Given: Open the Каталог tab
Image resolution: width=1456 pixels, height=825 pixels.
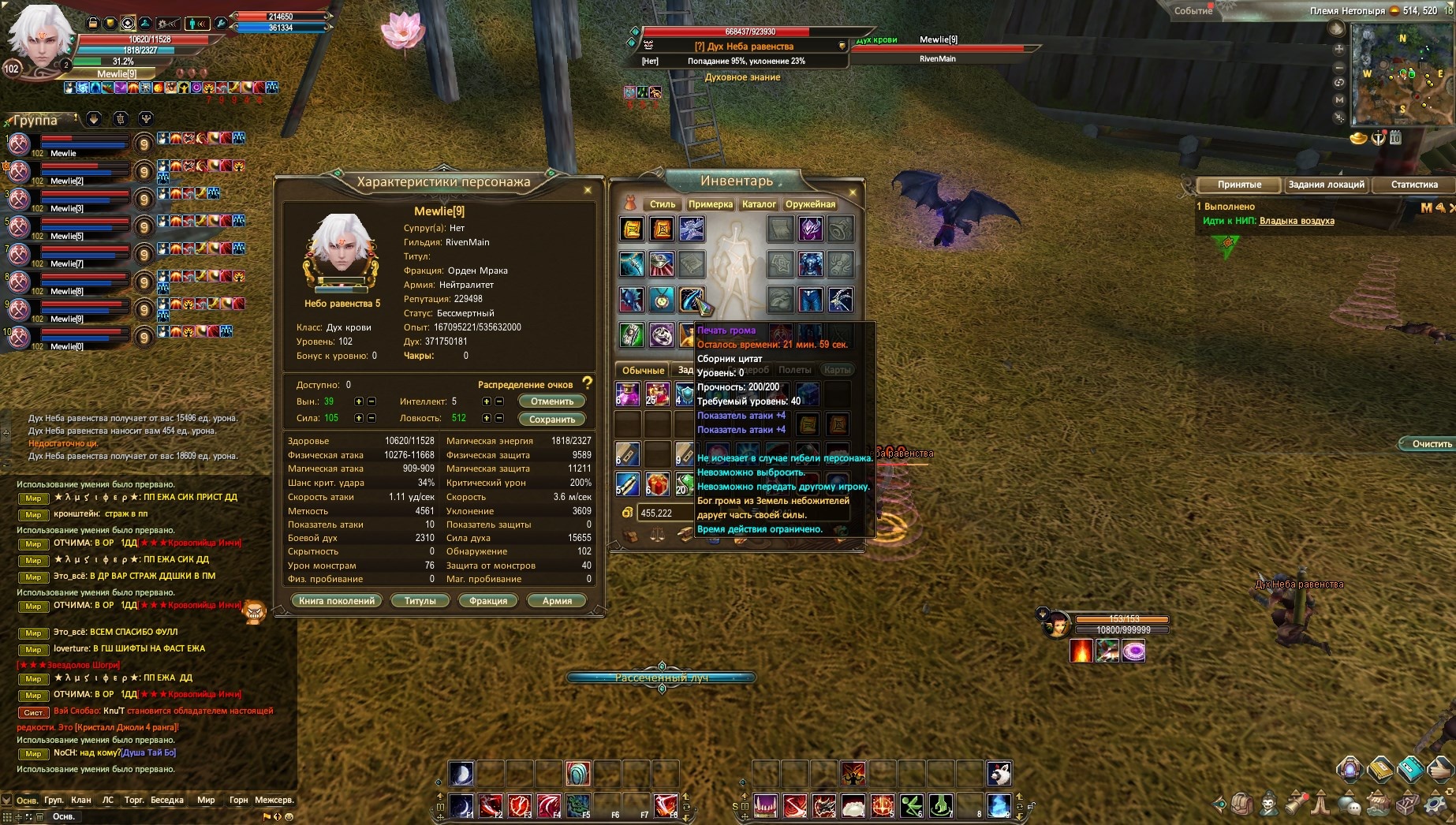Looking at the screenshot, I should (759, 204).
